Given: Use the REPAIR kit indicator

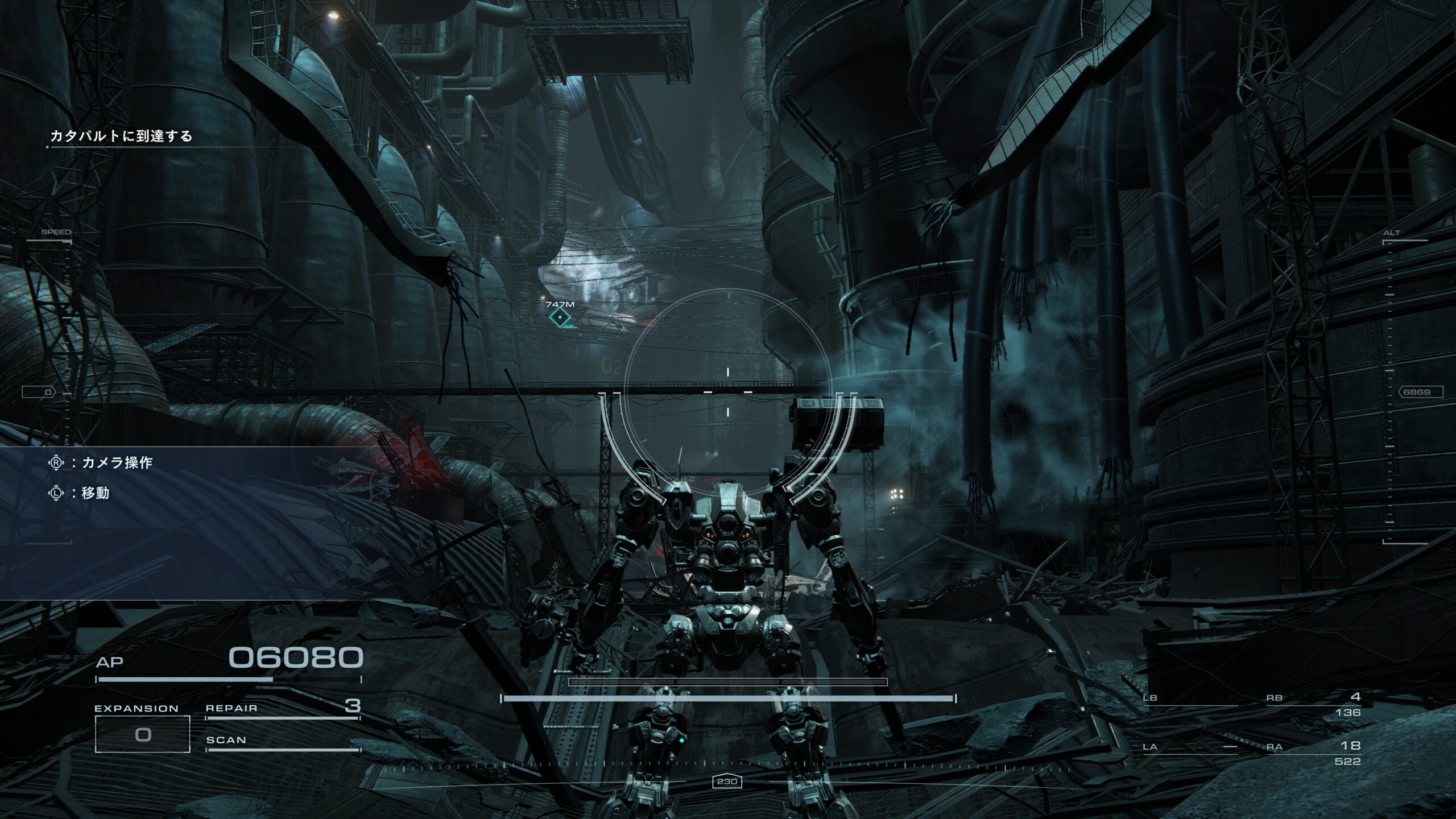Looking at the screenshot, I should click(x=283, y=709).
